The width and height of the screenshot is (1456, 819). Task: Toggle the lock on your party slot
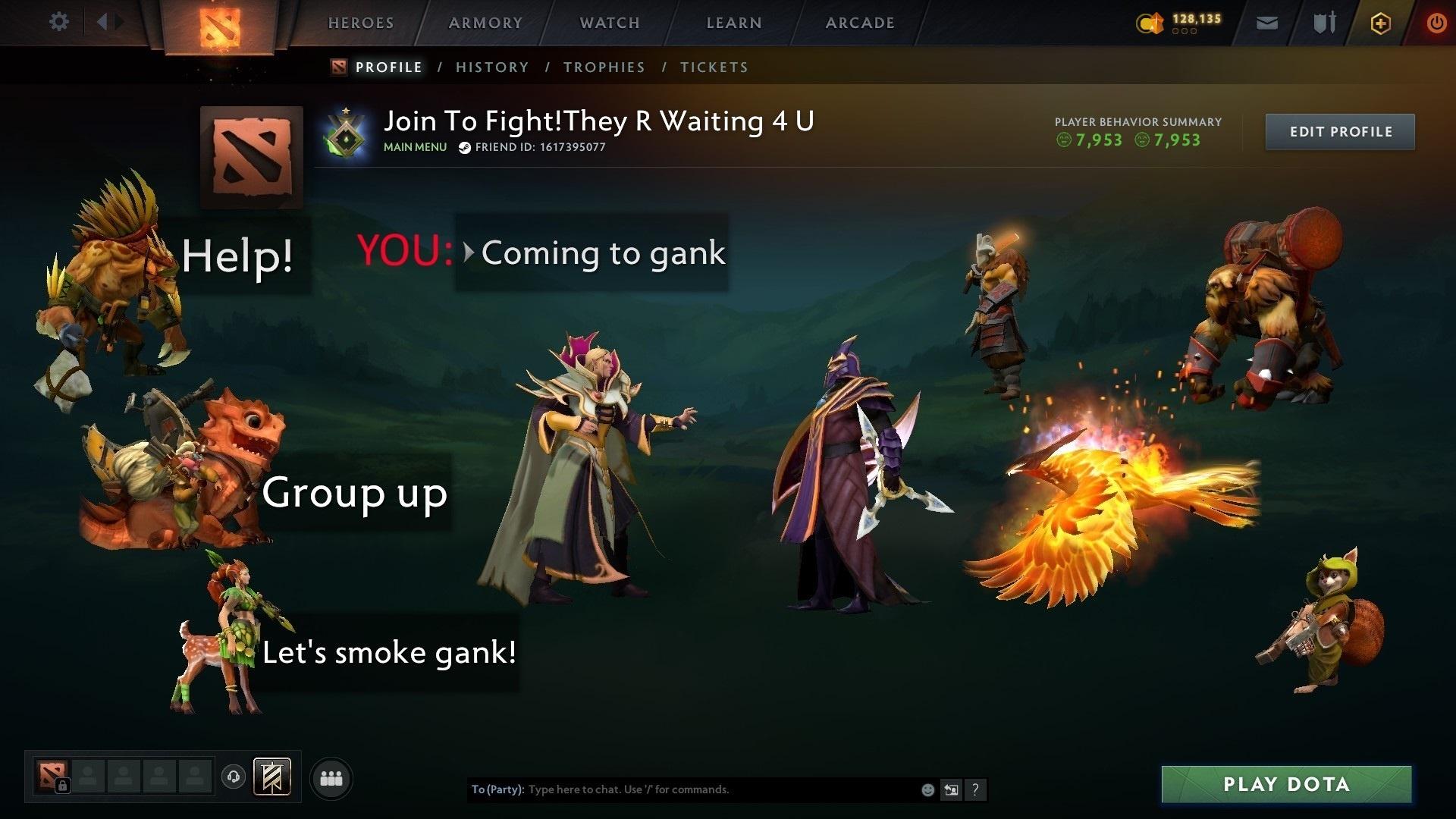(x=64, y=786)
